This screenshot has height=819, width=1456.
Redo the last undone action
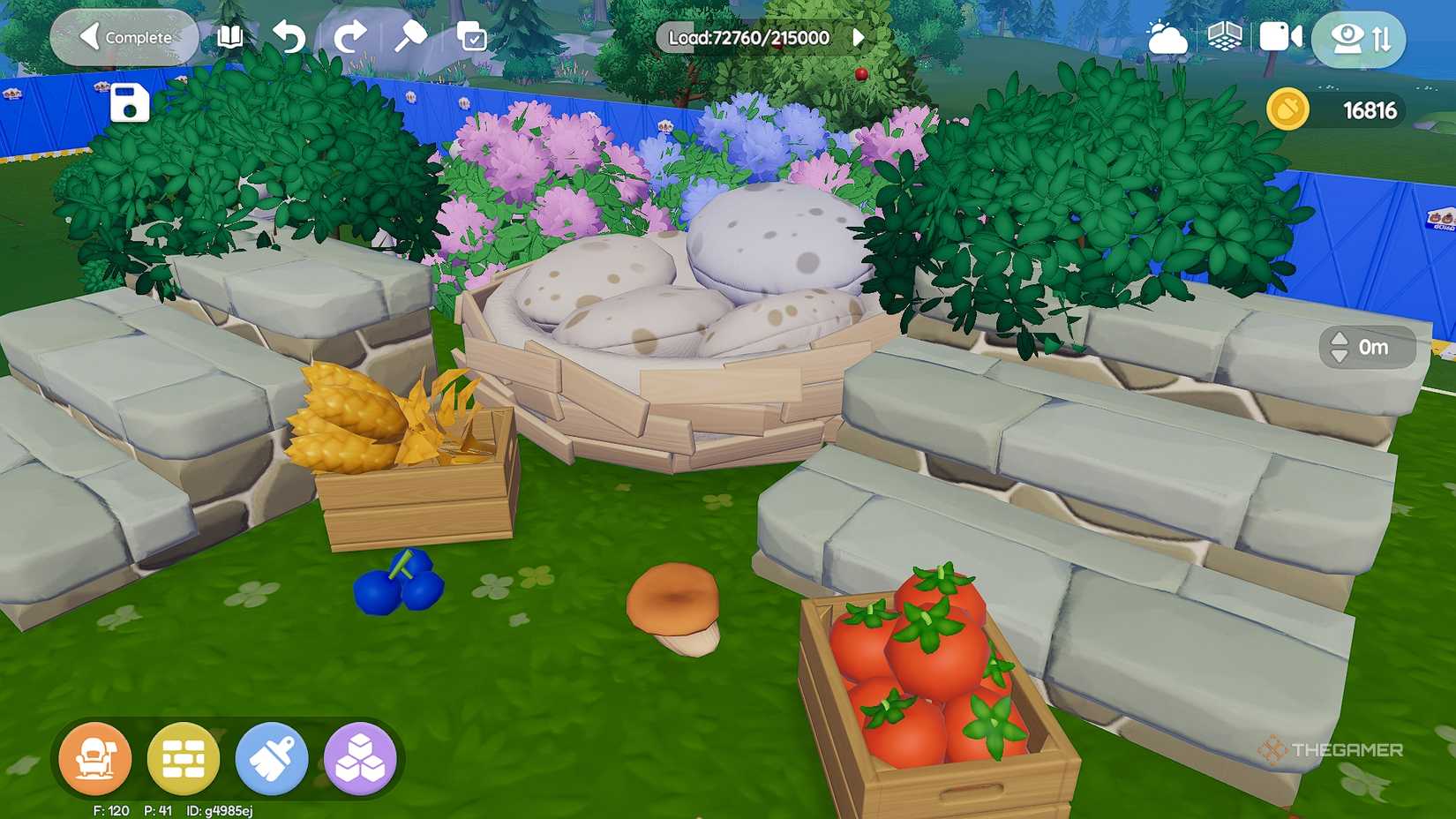(349, 37)
